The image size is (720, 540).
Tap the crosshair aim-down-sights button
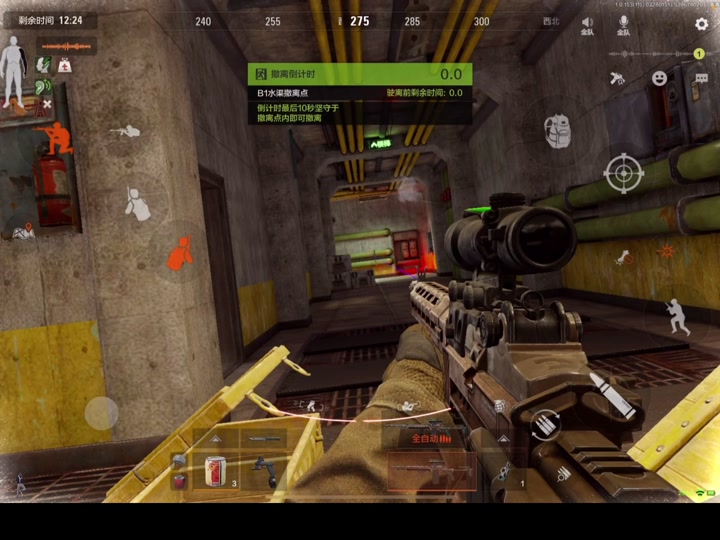[624, 173]
